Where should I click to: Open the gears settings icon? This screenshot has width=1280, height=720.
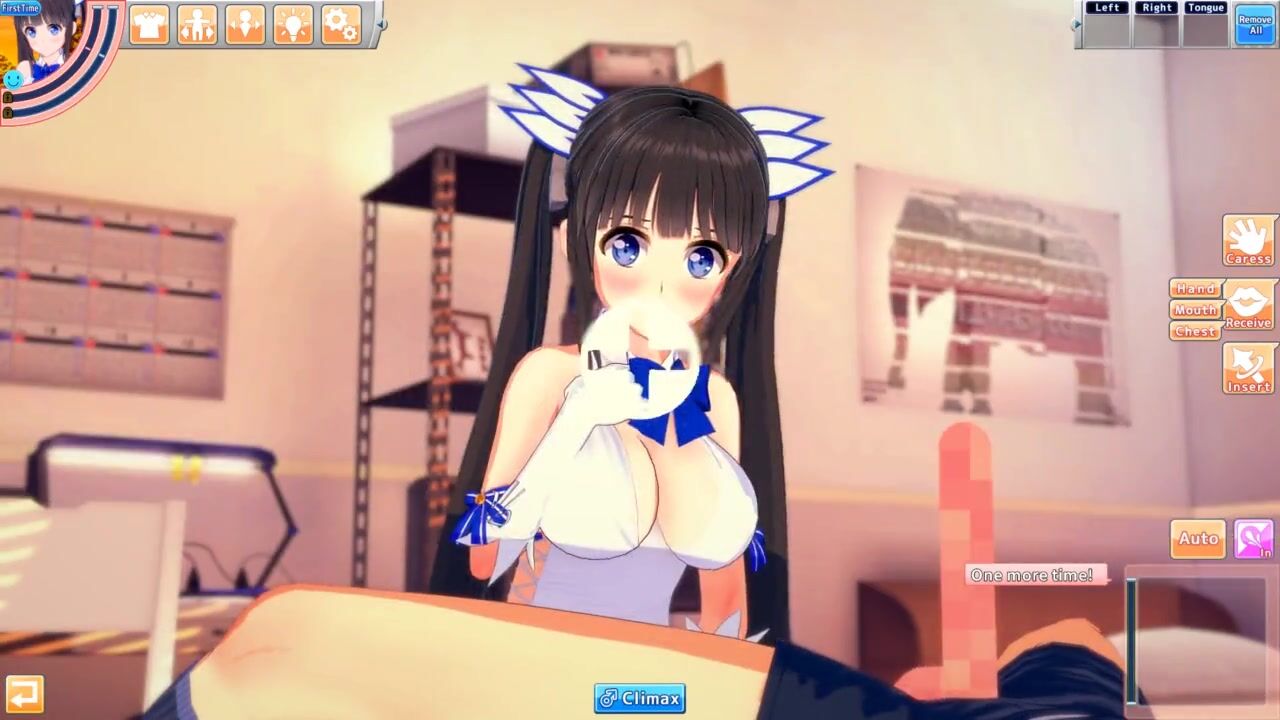click(341, 25)
